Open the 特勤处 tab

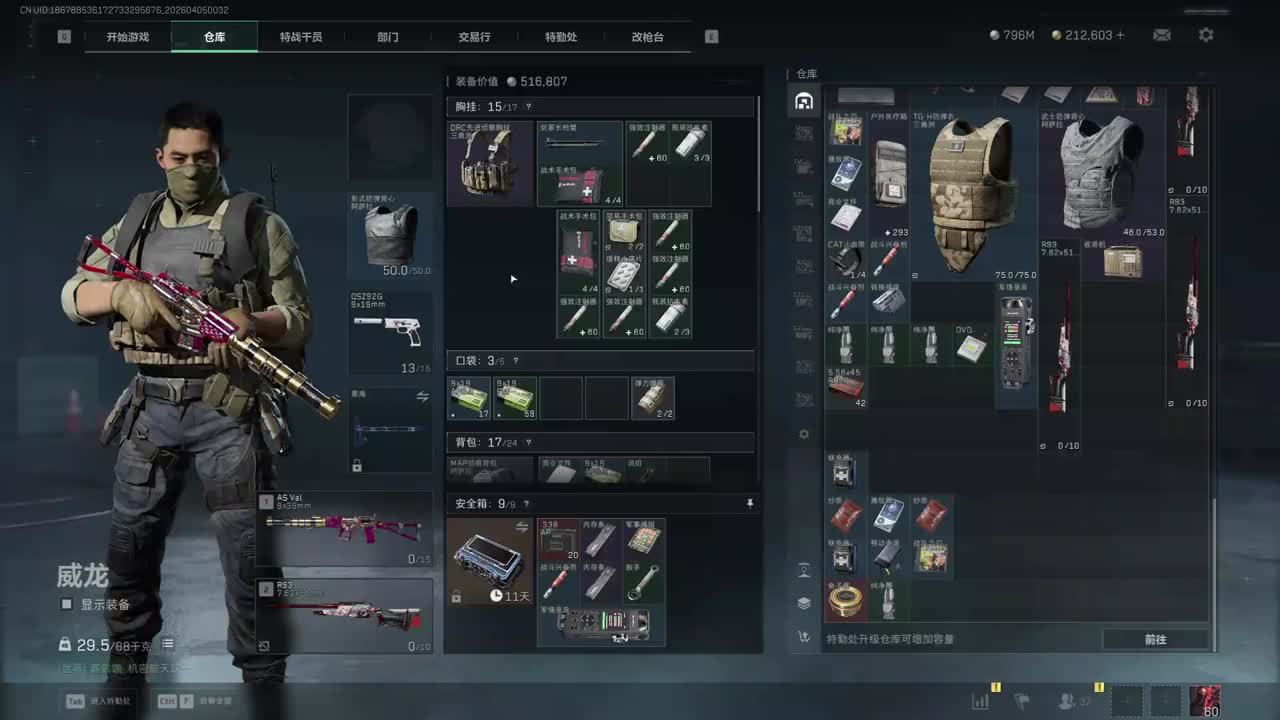point(561,37)
